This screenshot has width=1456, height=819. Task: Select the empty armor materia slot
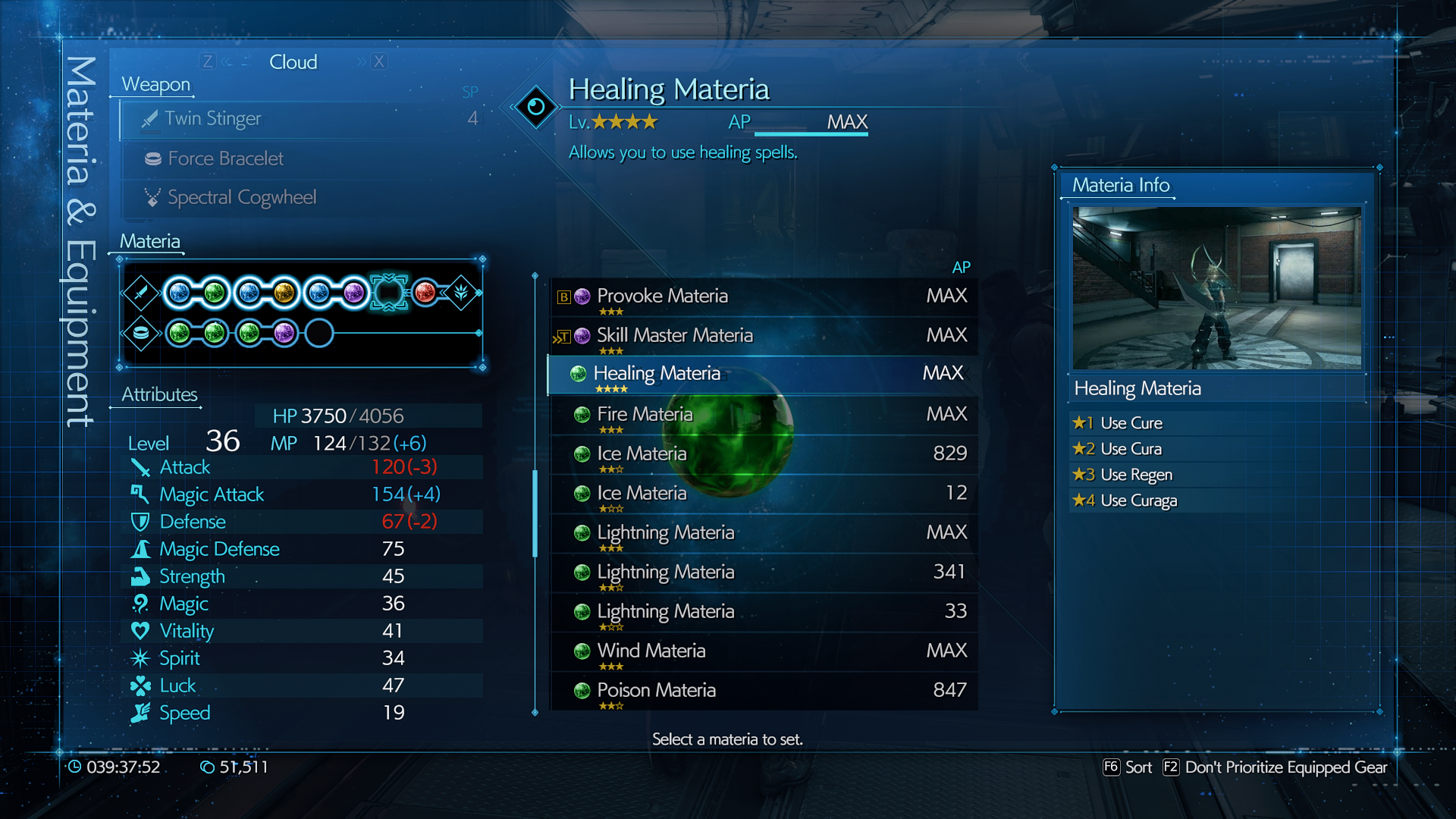(x=319, y=333)
